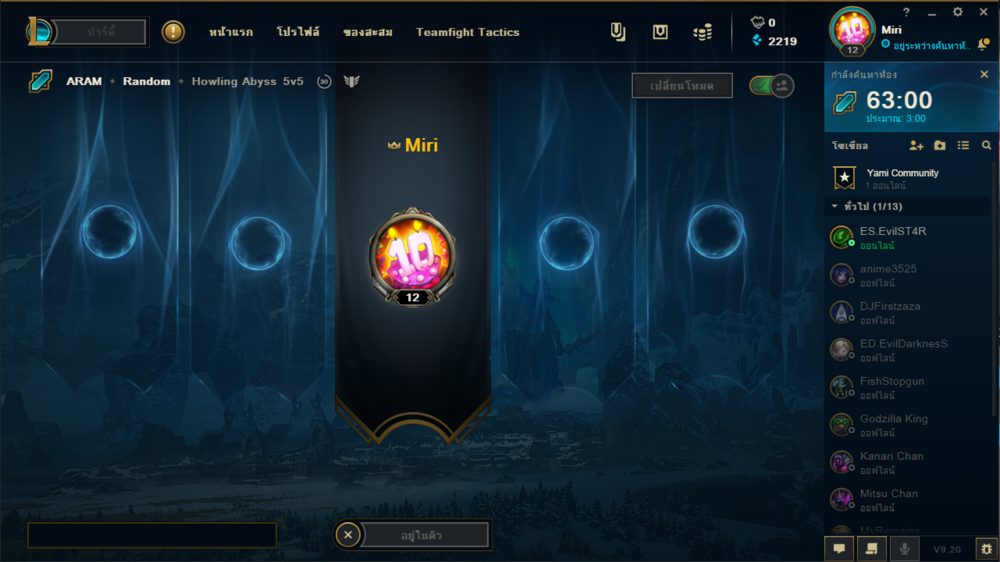Image resolution: width=1000 pixels, height=562 pixels.
Task: Open the chat bubble panel
Action: 838,548
